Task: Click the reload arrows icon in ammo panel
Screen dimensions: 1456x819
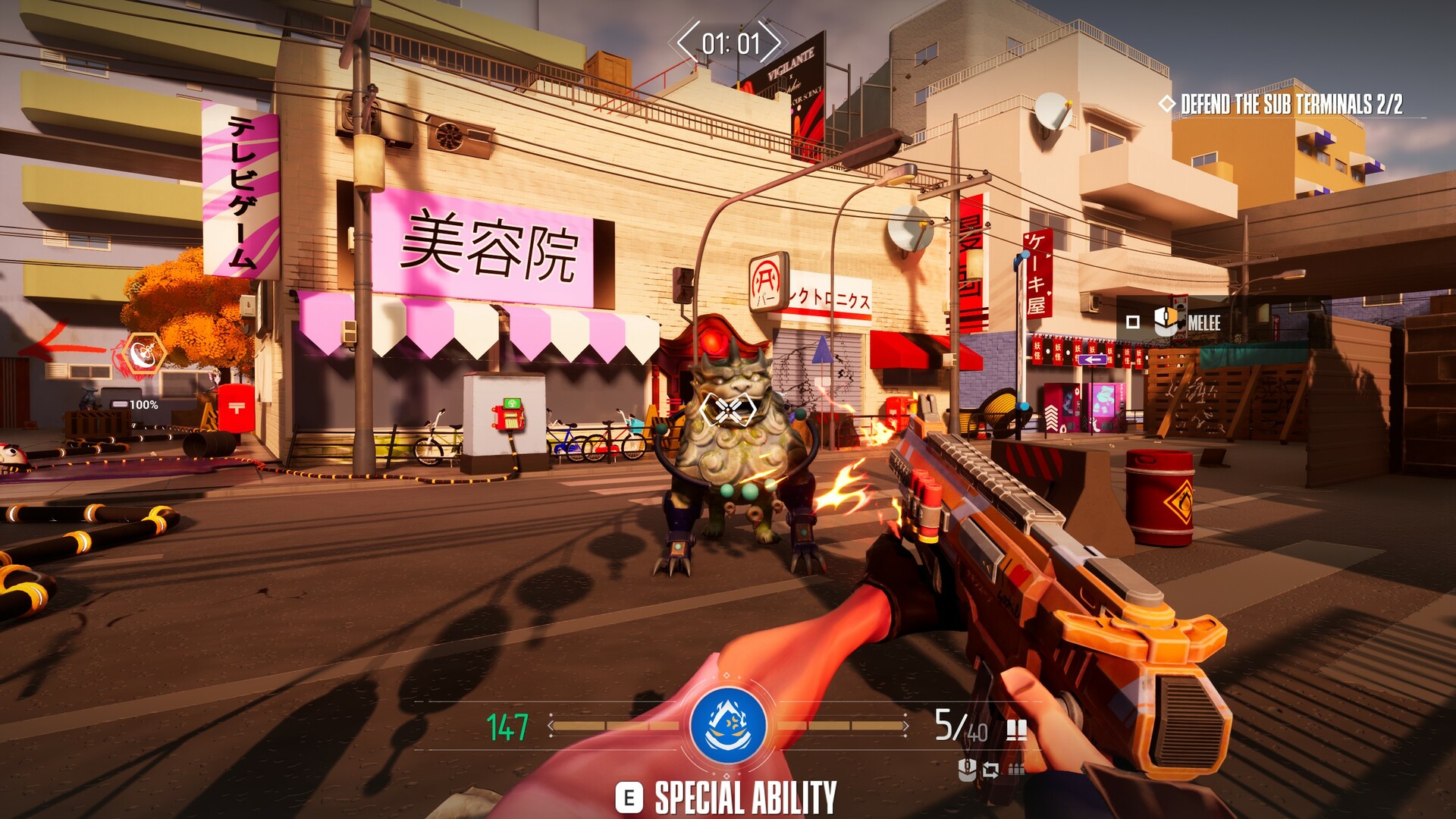Action: (991, 771)
